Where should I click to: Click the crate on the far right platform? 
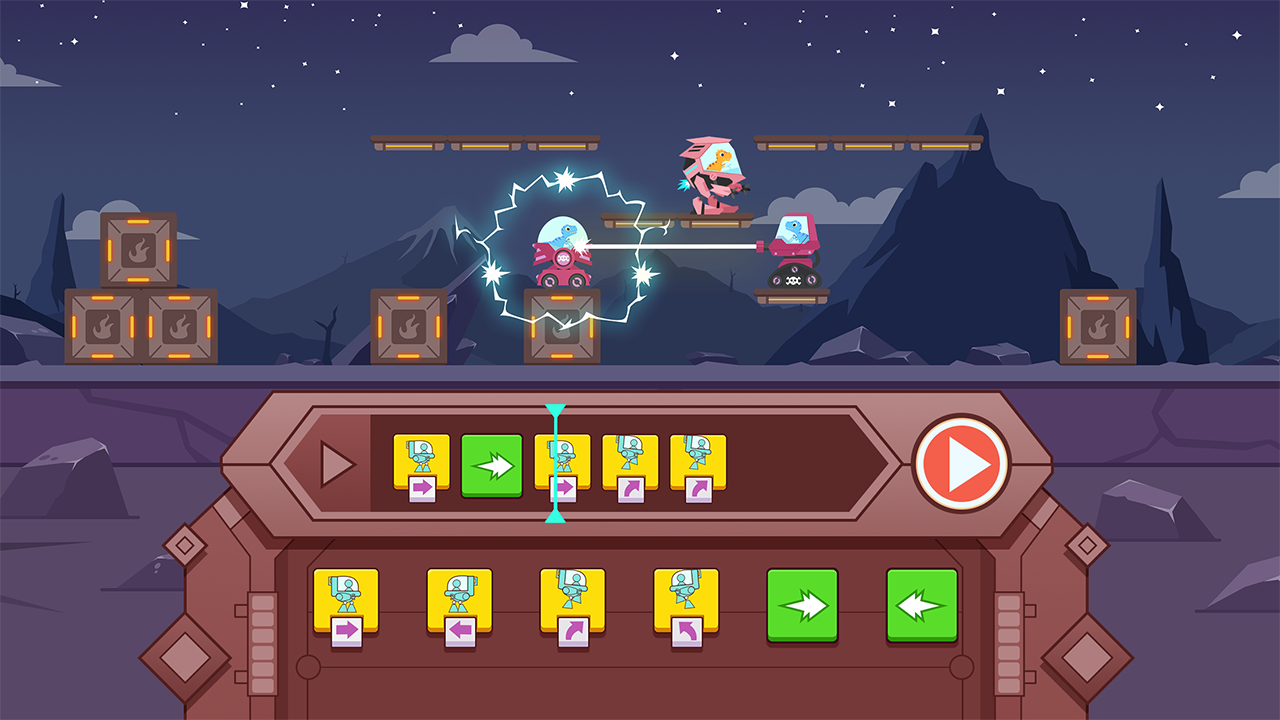1100,325
